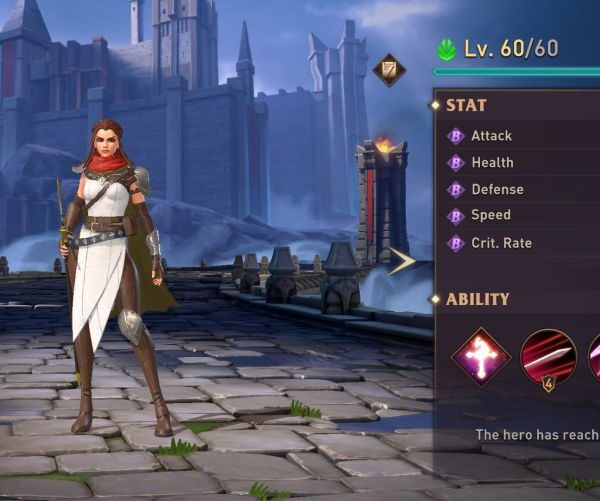Open the red slash ability icon
Image resolution: width=600 pixels, height=501 pixels.
(548, 357)
